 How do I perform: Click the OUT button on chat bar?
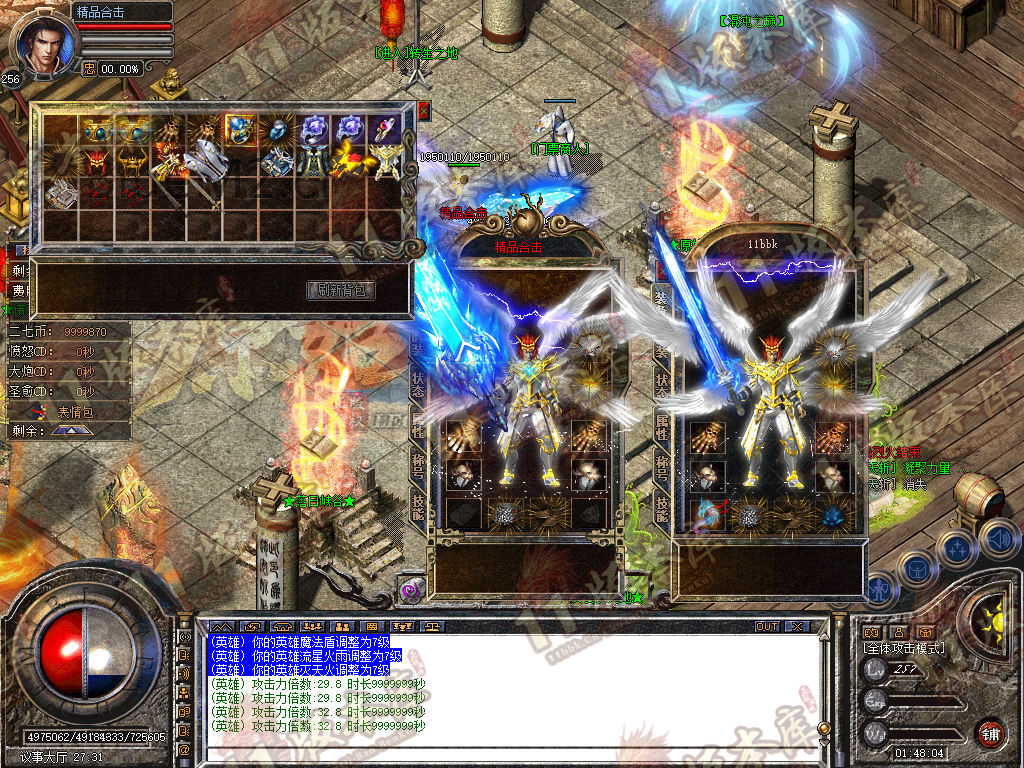pyautogui.click(x=766, y=626)
